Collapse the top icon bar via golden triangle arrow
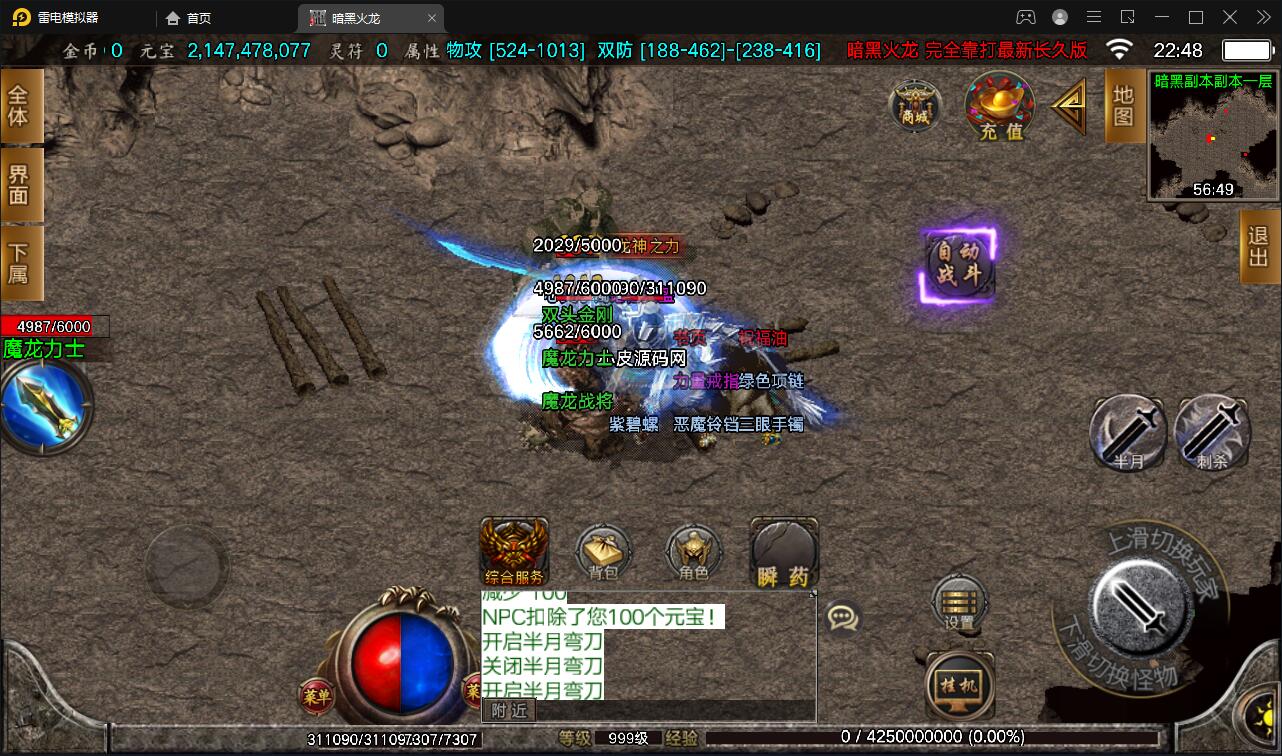This screenshot has height=756, width=1282. pyautogui.click(x=1070, y=105)
